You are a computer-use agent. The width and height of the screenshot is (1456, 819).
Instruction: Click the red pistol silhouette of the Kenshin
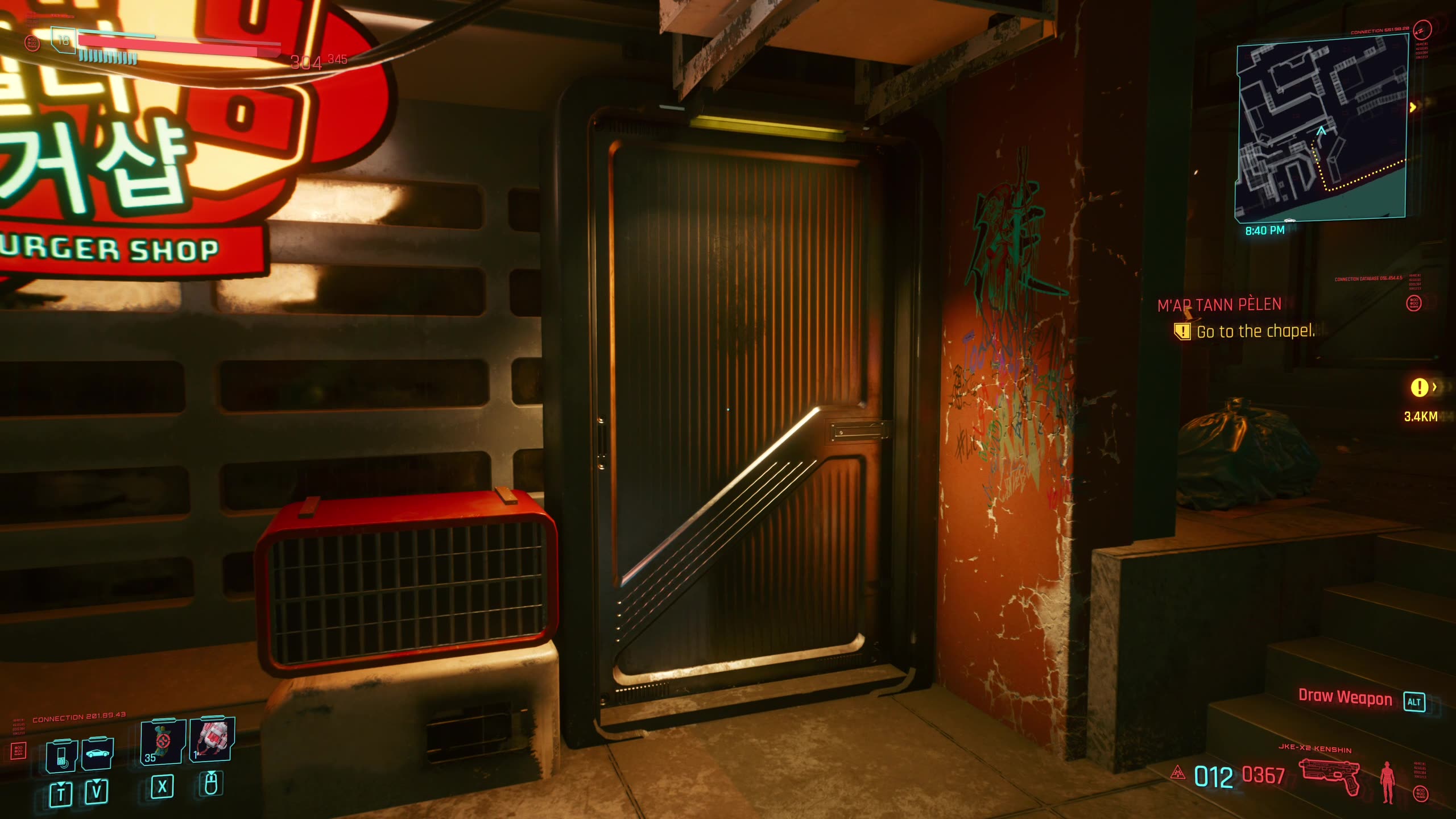click(1330, 775)
